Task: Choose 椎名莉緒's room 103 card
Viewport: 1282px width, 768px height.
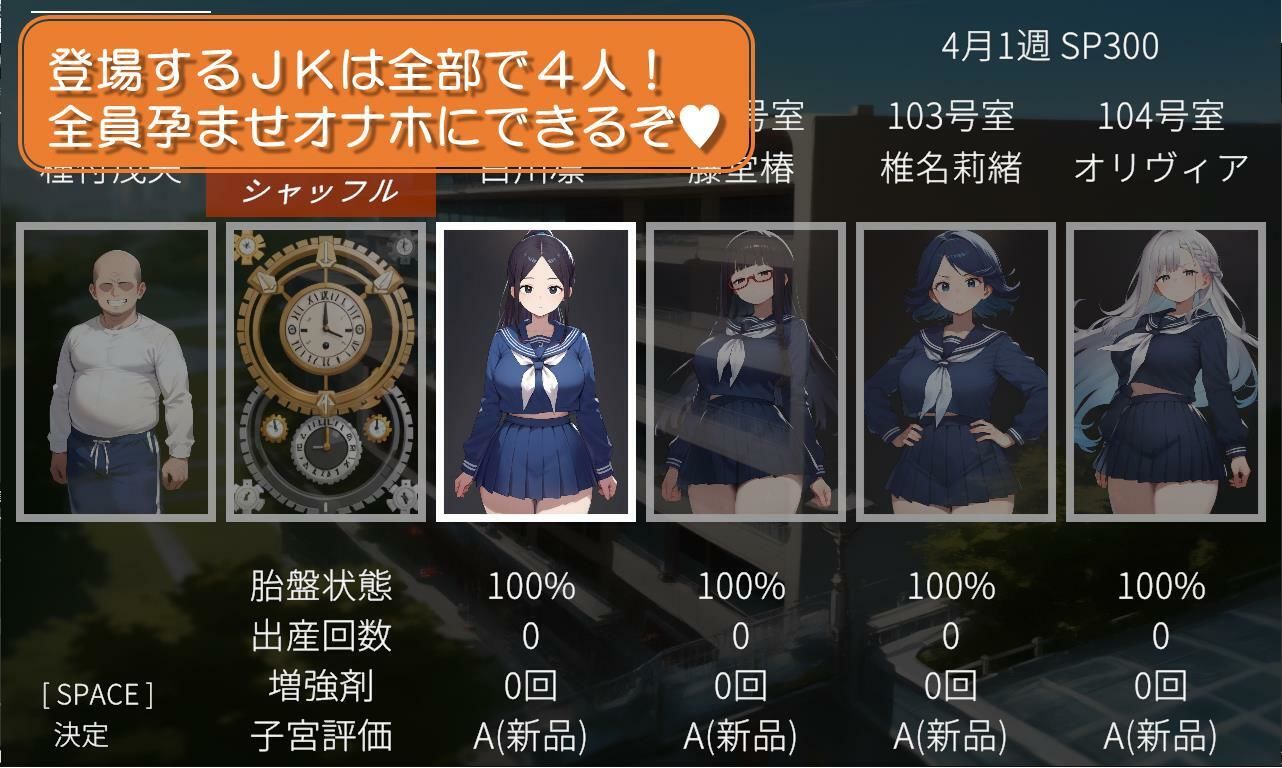Action: pos(956,372)
